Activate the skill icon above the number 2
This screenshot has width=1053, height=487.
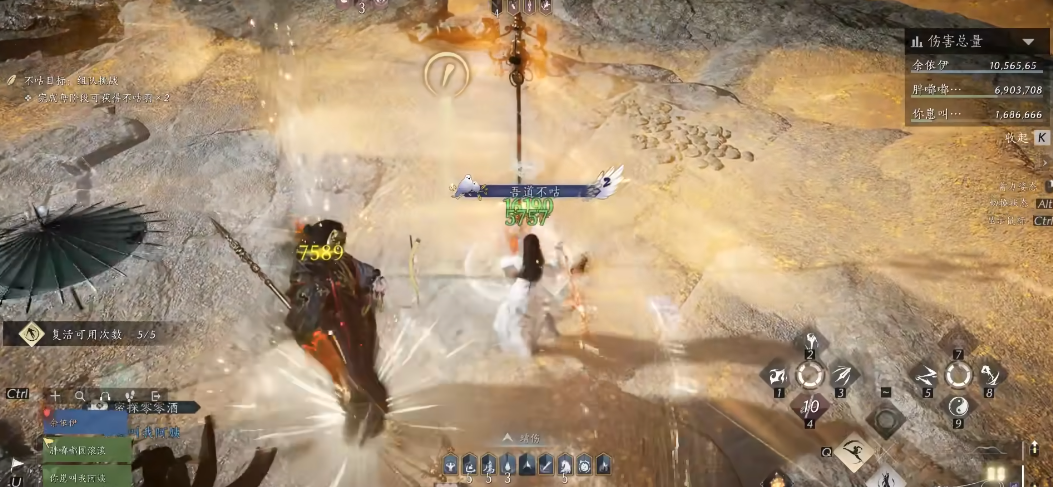[x=811, y=343]
